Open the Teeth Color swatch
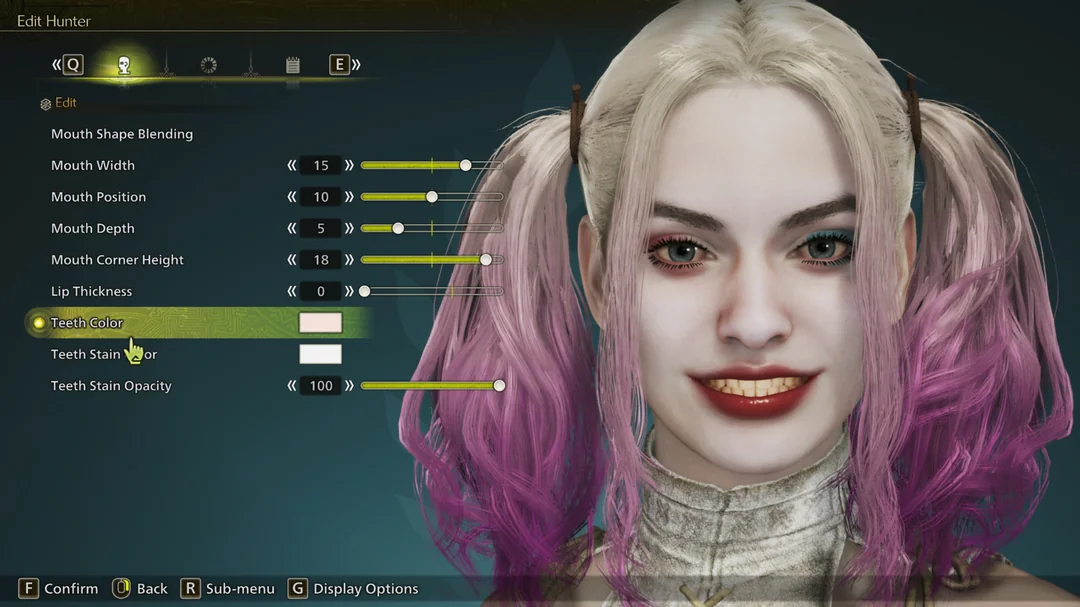Image resolution: width=1080 pixels, height=607 pixels. coord(320,322)
